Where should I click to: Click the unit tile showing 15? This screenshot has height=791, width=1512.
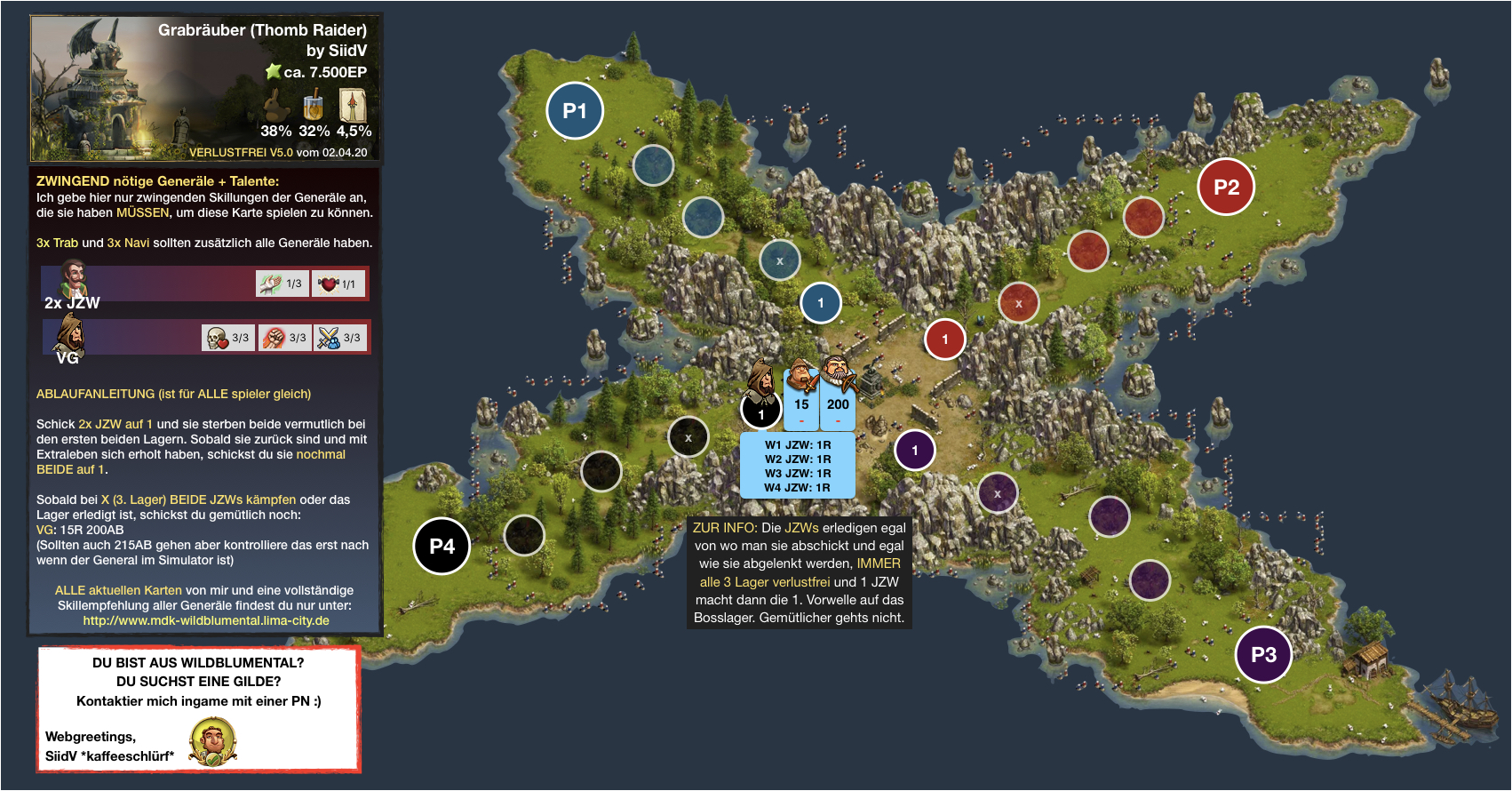(x=801, y=405)
